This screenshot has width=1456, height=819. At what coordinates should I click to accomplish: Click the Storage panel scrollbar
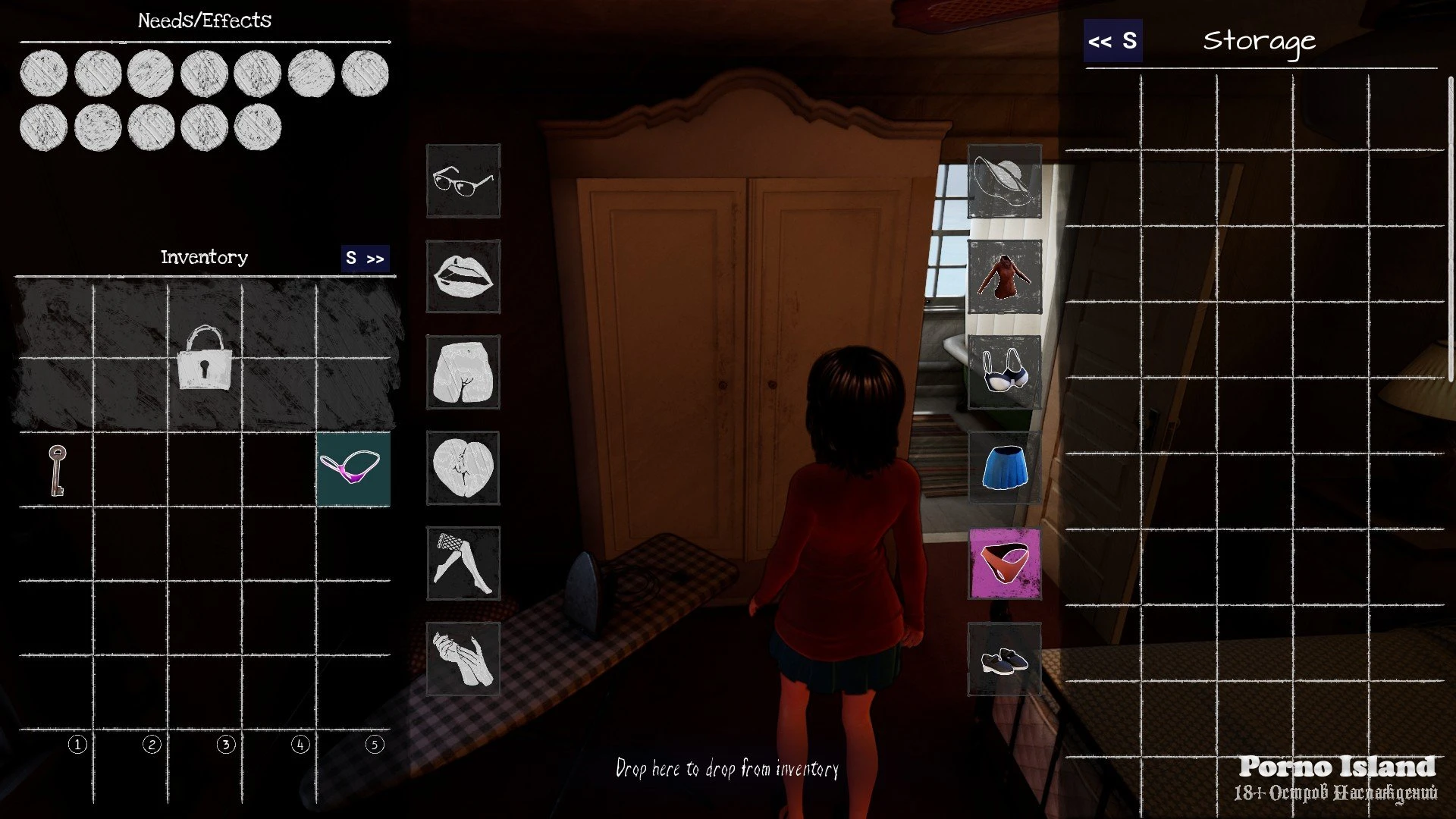(x=1451, y=227)
